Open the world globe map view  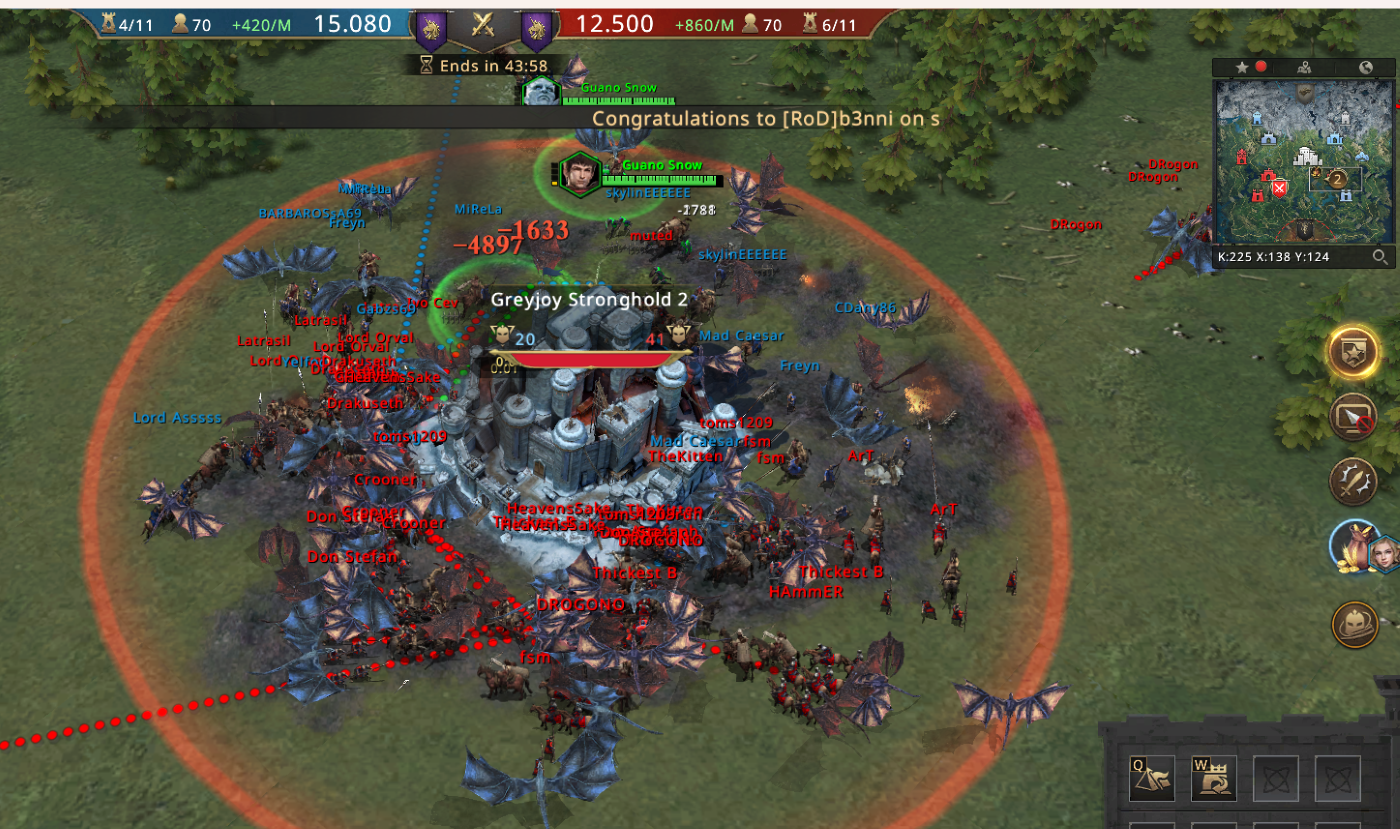coord(1365,68)
